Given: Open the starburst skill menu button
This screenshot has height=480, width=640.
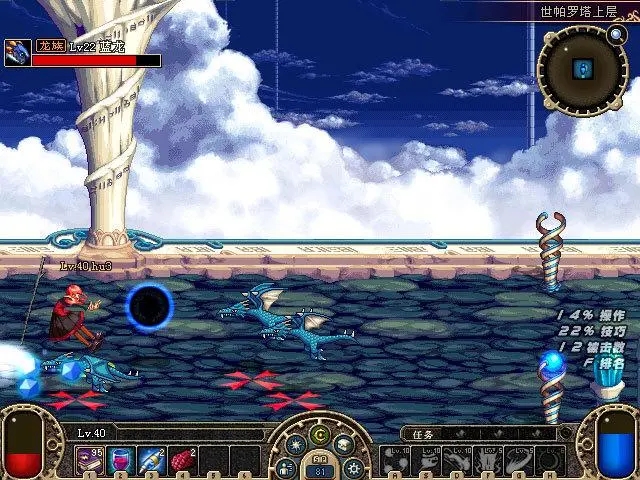Looking at the screenshot, I should [297, 446].
